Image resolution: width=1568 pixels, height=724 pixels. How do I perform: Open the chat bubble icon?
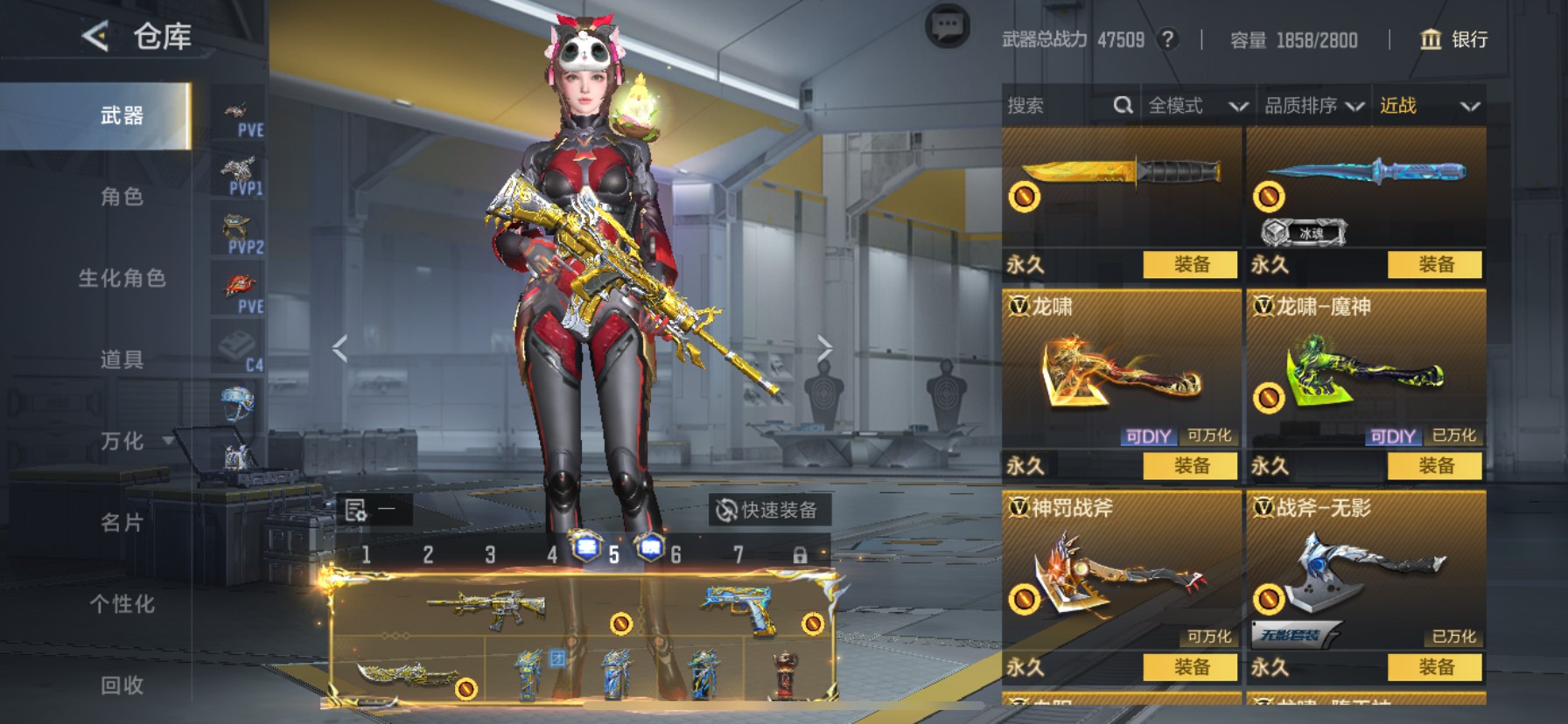(x=947, y=28)
